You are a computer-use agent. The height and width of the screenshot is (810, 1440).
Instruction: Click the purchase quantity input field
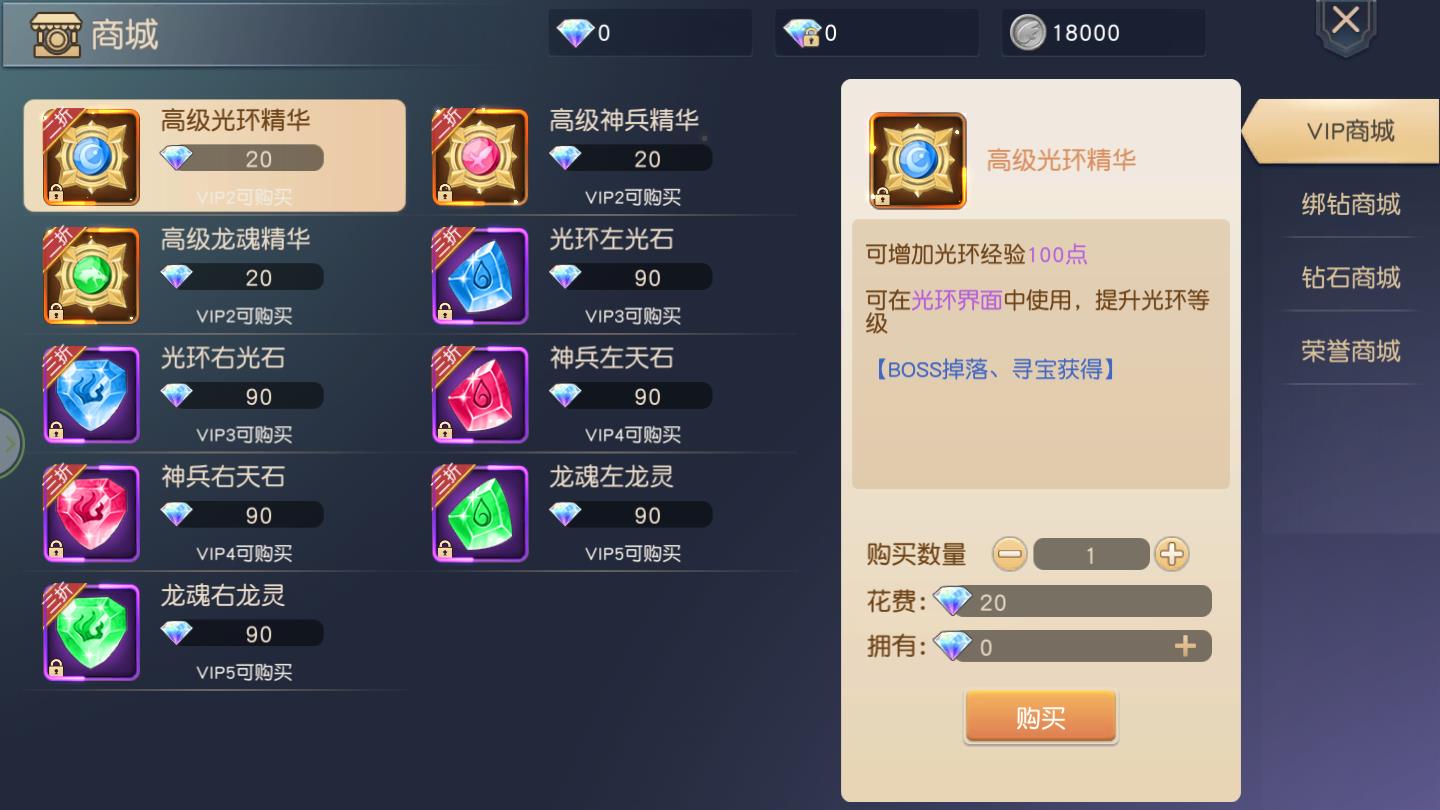coord(1091,553)
